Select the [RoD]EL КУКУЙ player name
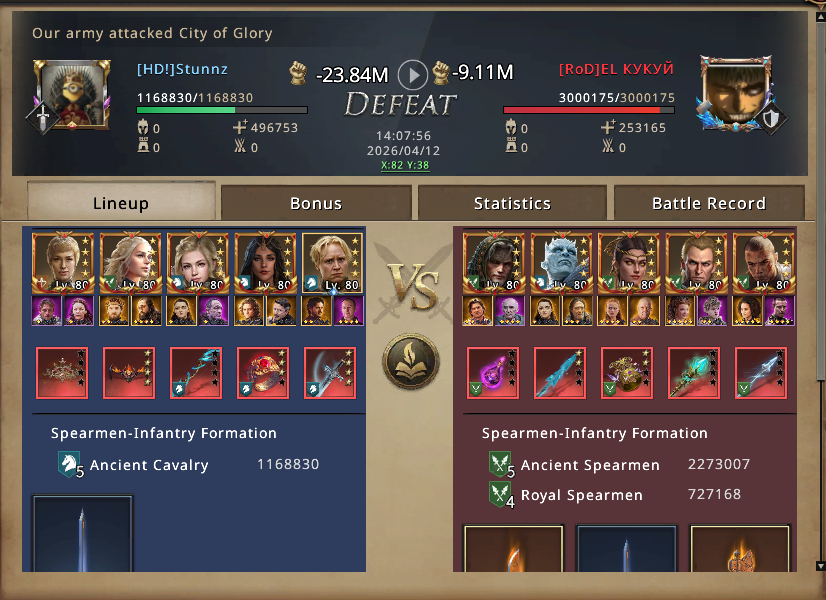This screenshot has height=600, width=826. pyautogui.click(x=616, y=69)
